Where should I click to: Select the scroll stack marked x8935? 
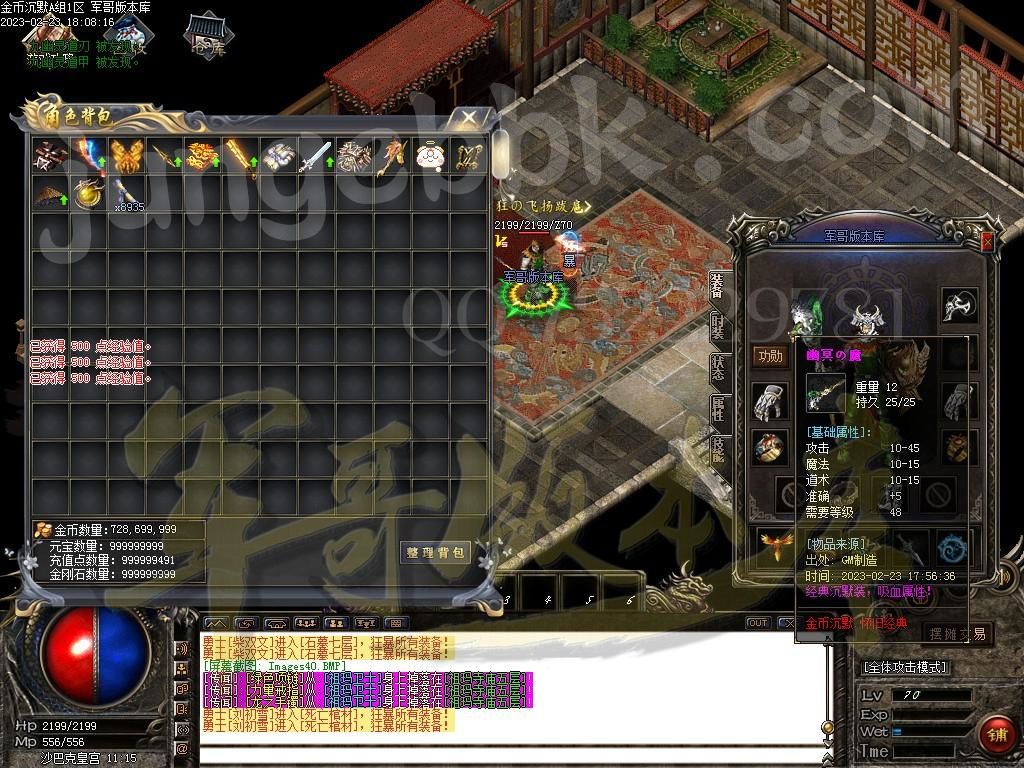tap(127, 192)
